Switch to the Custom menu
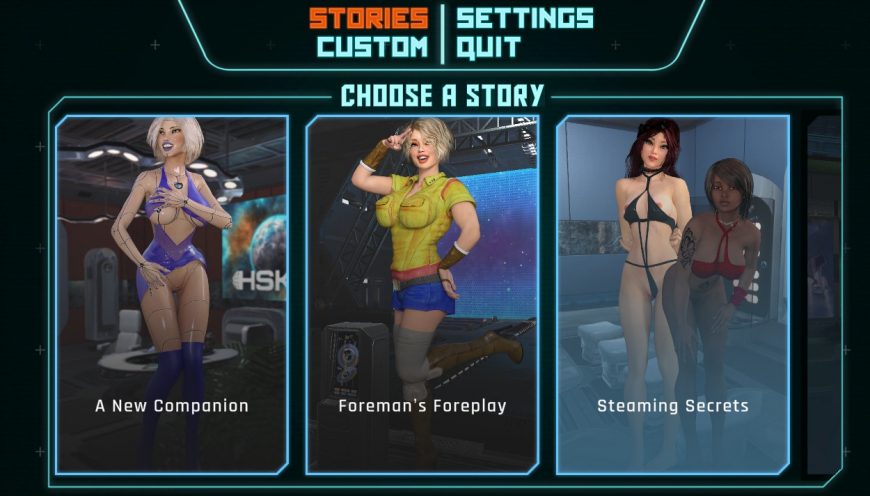 tap(372, 47)
